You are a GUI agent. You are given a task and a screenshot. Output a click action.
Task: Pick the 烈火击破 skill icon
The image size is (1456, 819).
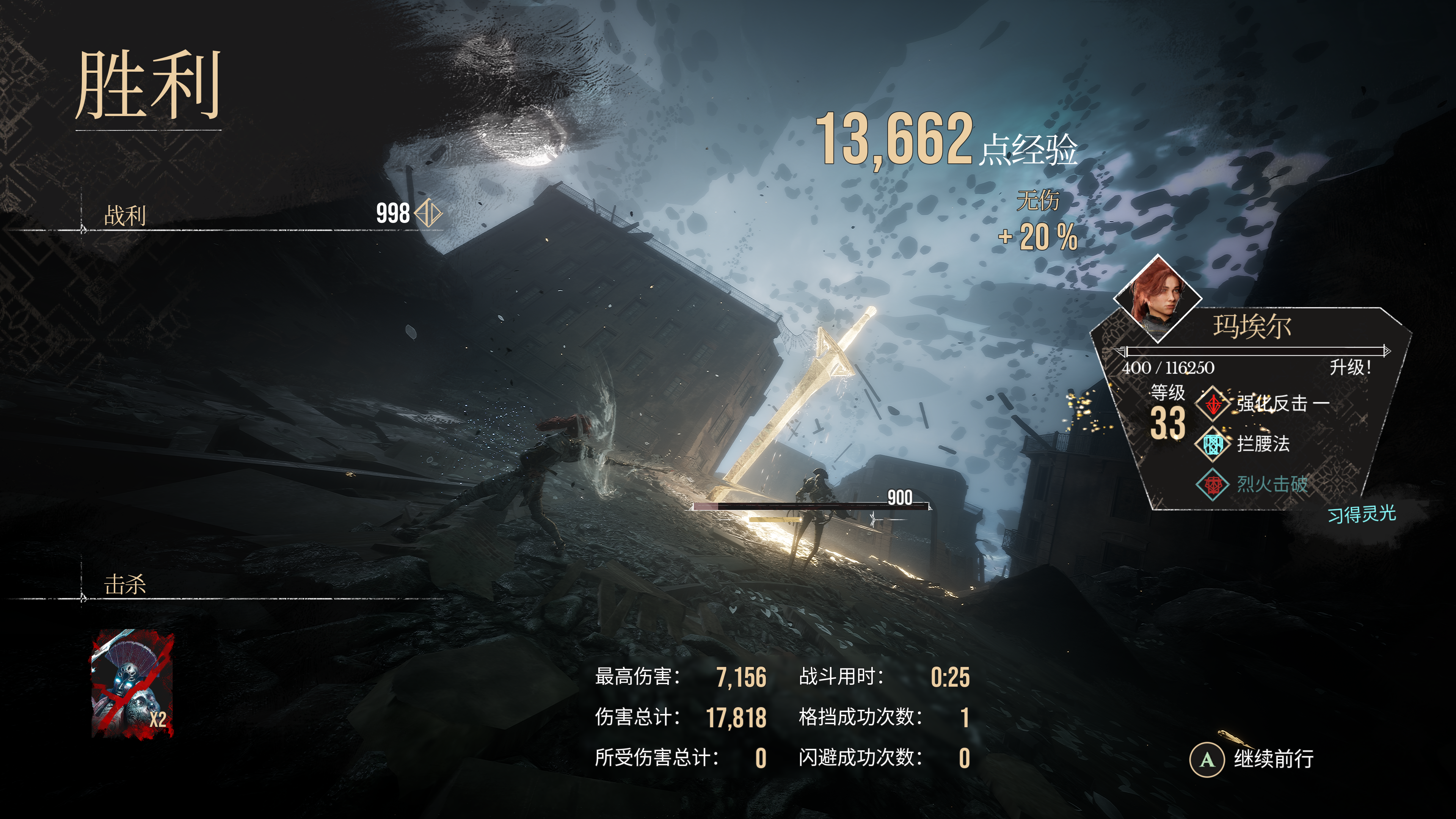point(1213,485)
